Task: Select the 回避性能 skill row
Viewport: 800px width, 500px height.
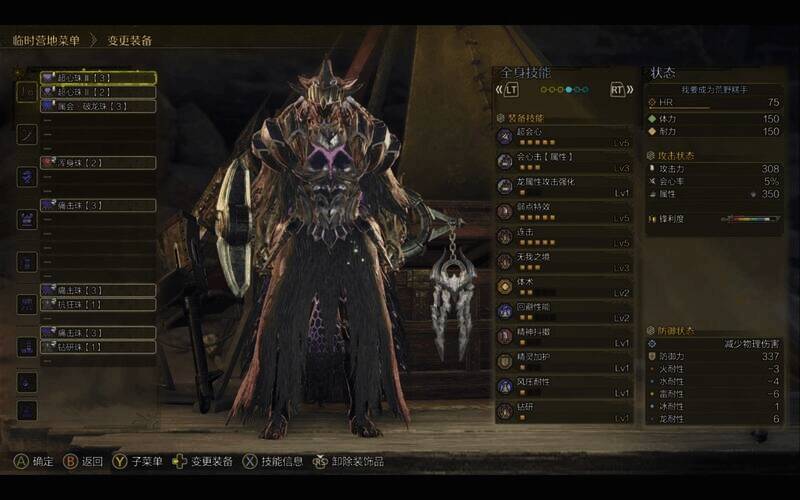Action: (564, 312)
